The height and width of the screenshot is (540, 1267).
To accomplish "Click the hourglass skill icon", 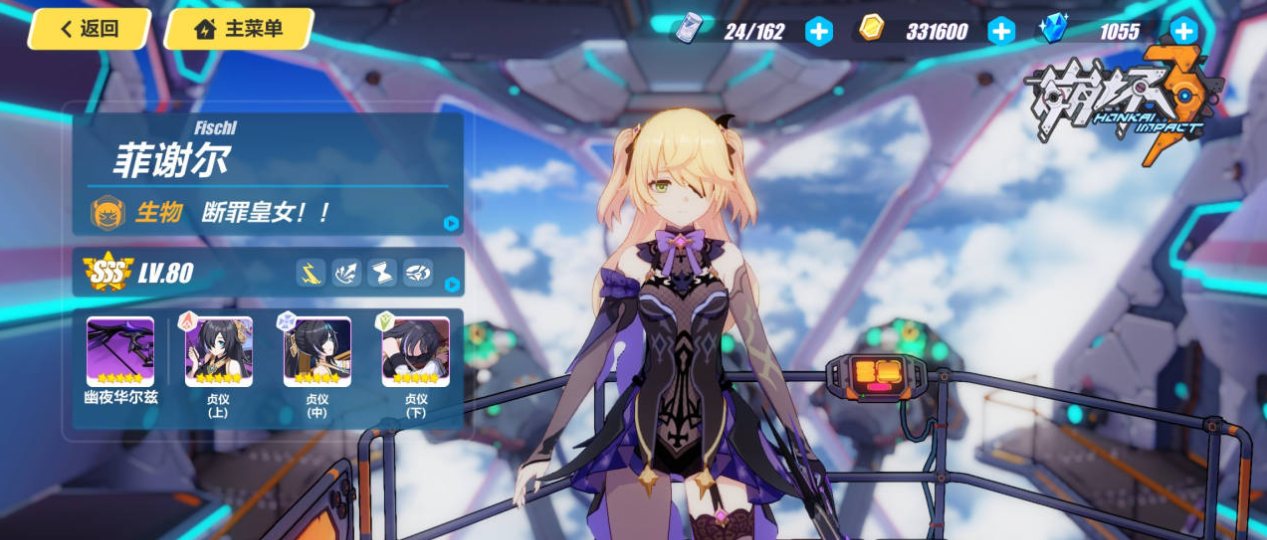I will [x=382, y=272].
